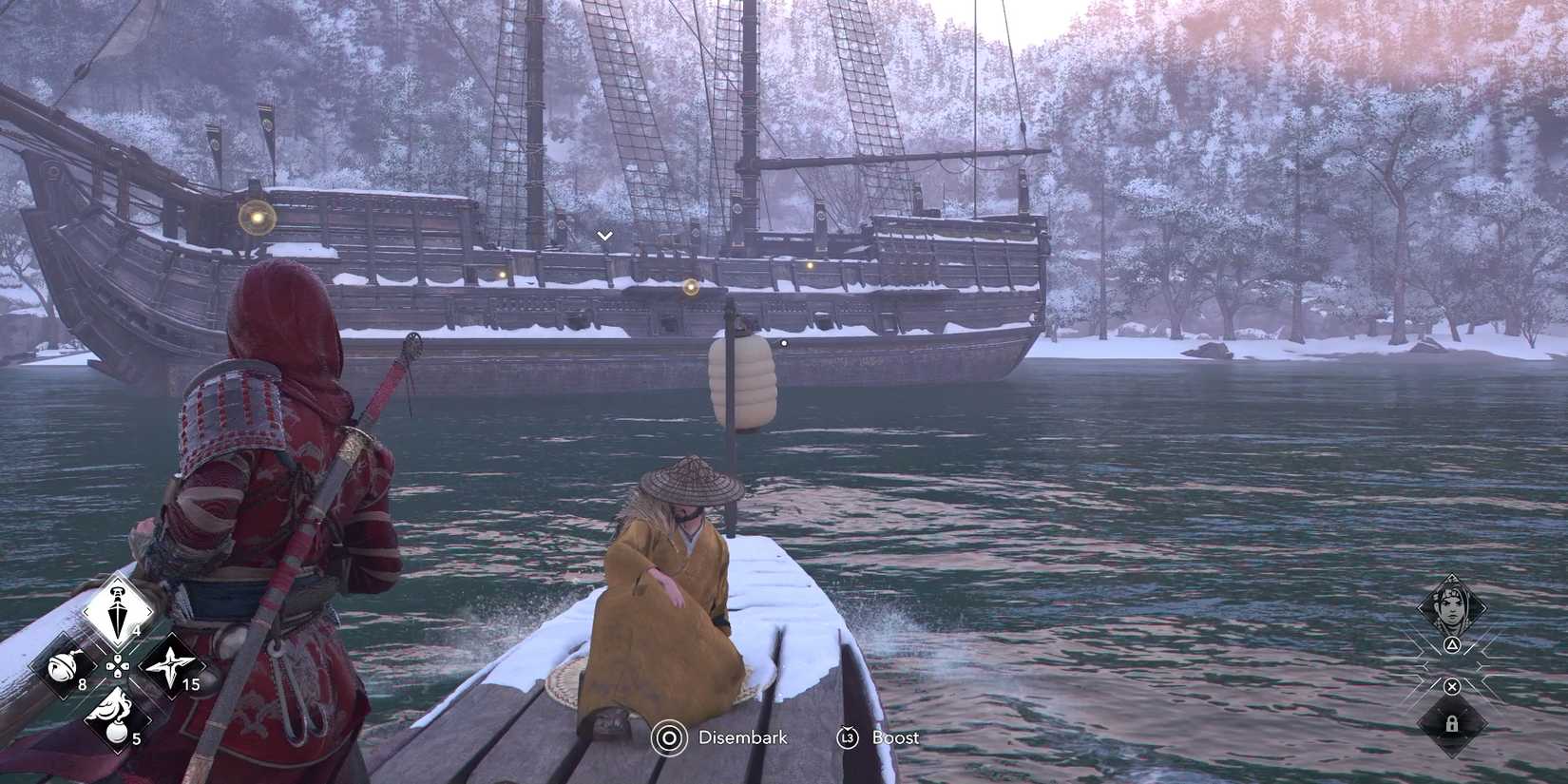This screenshot has height=784, width=1568.
Task: Click the white paper lantern on the boat
Action: [x=744, y=380]
